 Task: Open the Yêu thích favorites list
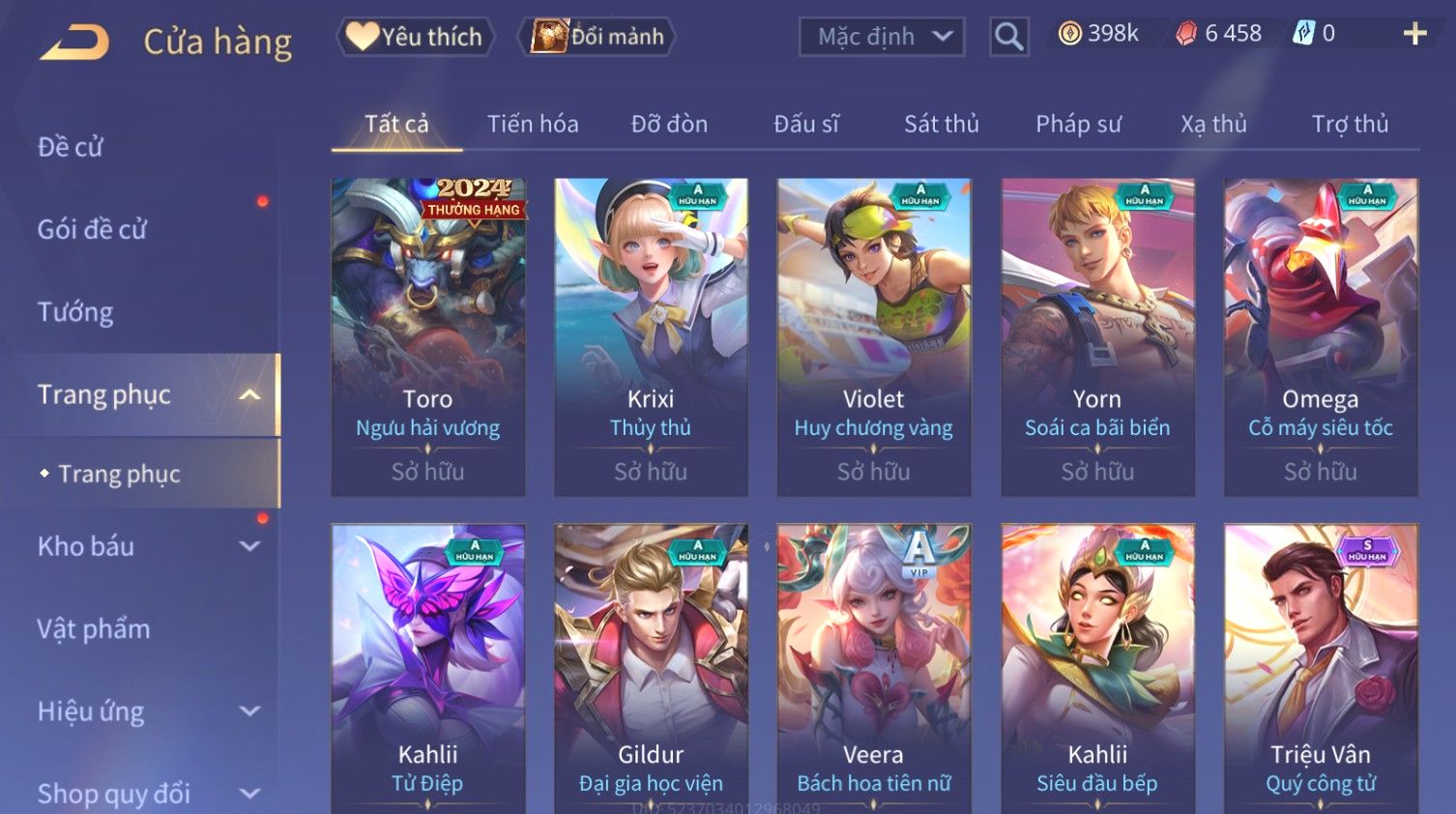tap(416, 37)
